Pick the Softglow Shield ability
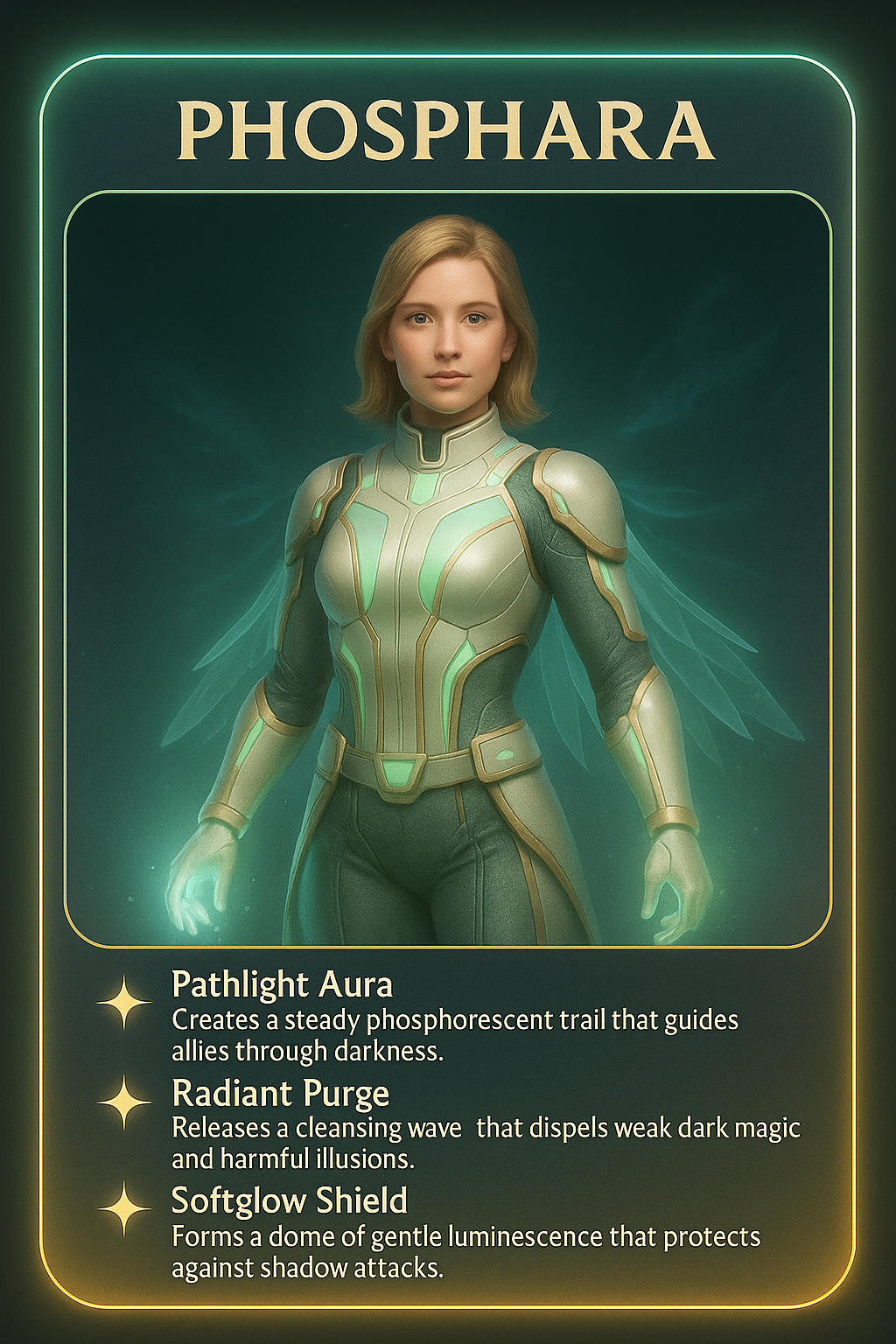This screenshot has width=896, height=1344. click(289, 1200)
